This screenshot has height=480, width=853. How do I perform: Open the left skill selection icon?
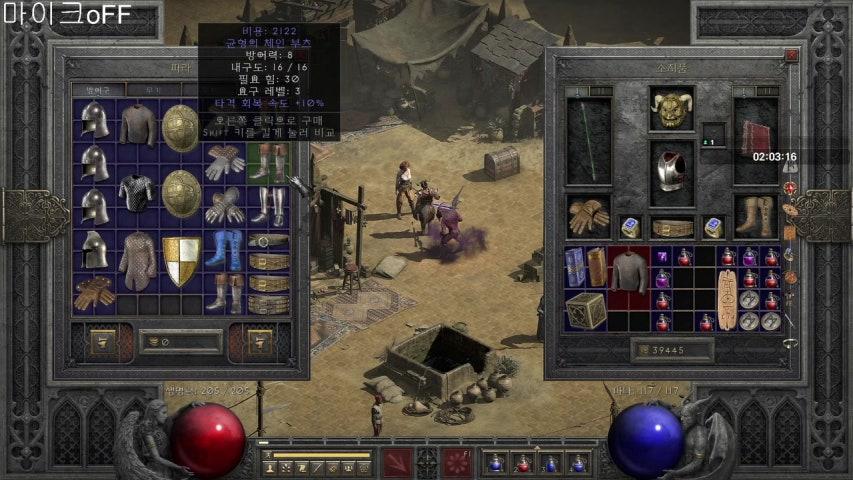tap(397, 463)
